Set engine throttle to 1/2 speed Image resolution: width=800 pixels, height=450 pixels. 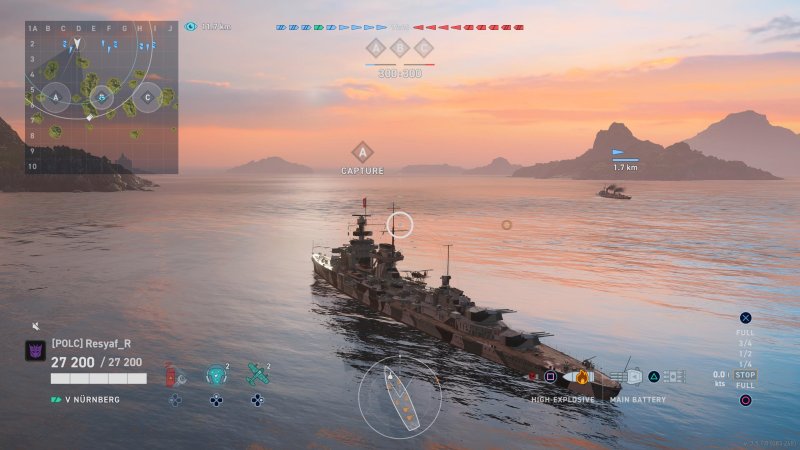pos(745,353)
